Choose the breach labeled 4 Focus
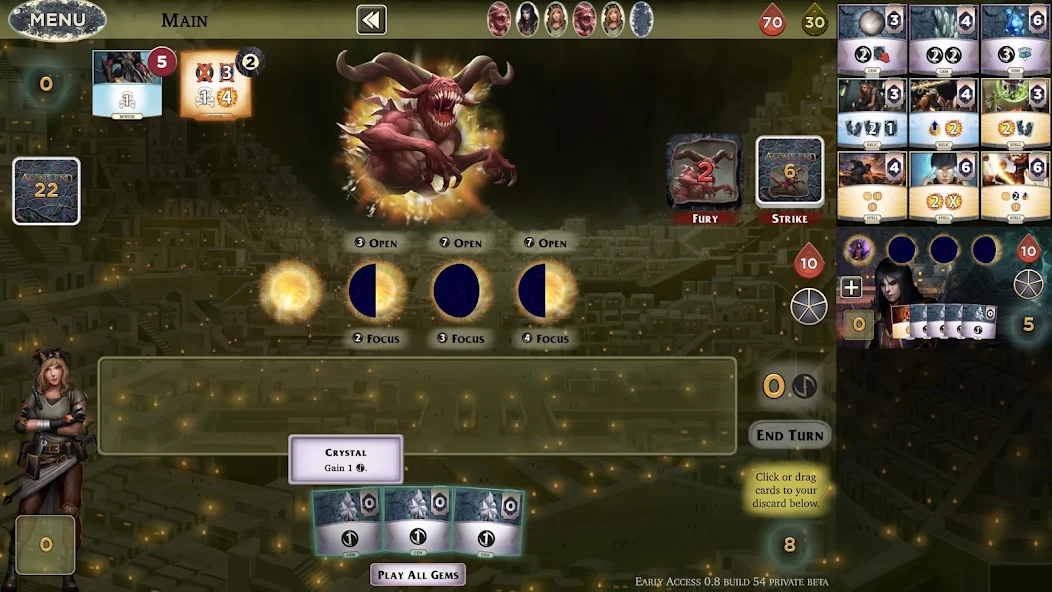The height and width of the screenshot is (592, 1052). pyautogui.click(x=545, y=291)
